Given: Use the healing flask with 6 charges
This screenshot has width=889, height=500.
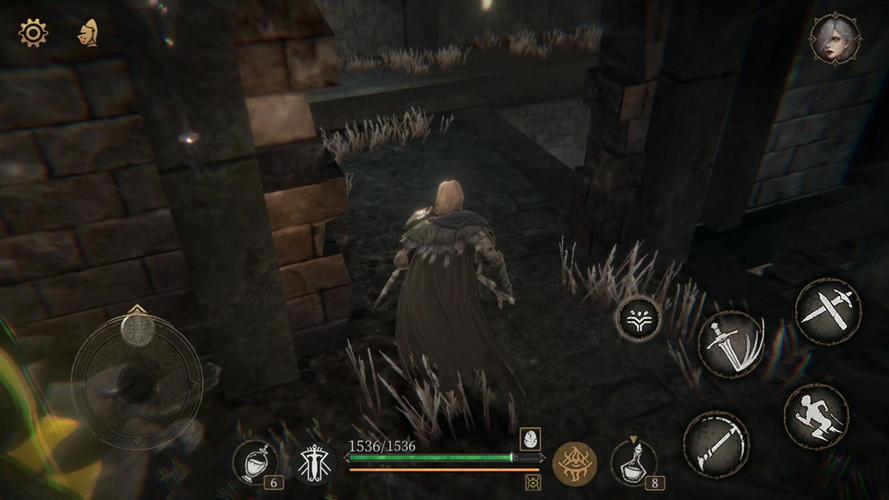Looking at the screenshot, I should tap(255, 461).
